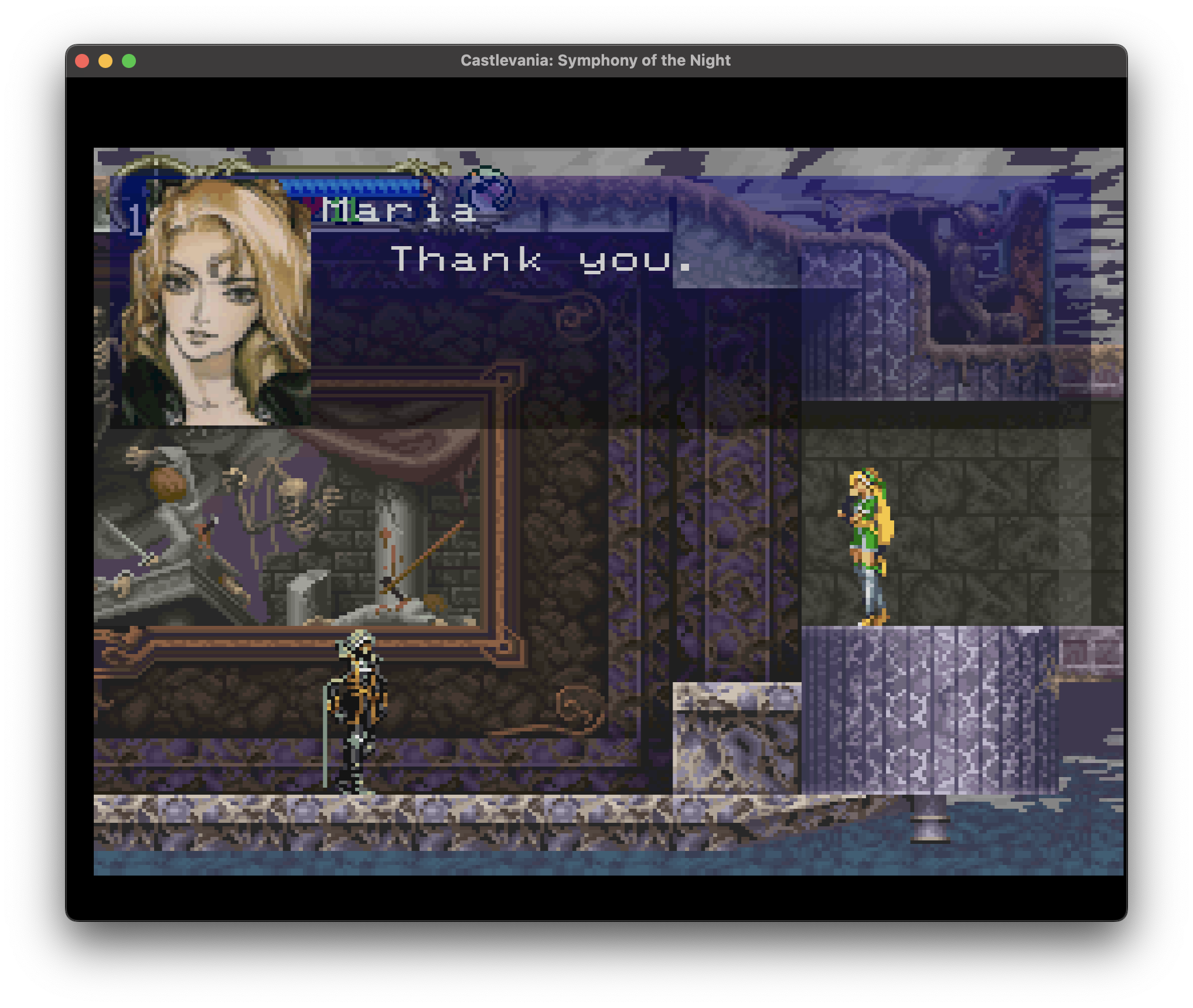This screenshot has width=1193, height=1008.
Task: Minimize the game window with the yellow button
Action: (x=105, y=61)
